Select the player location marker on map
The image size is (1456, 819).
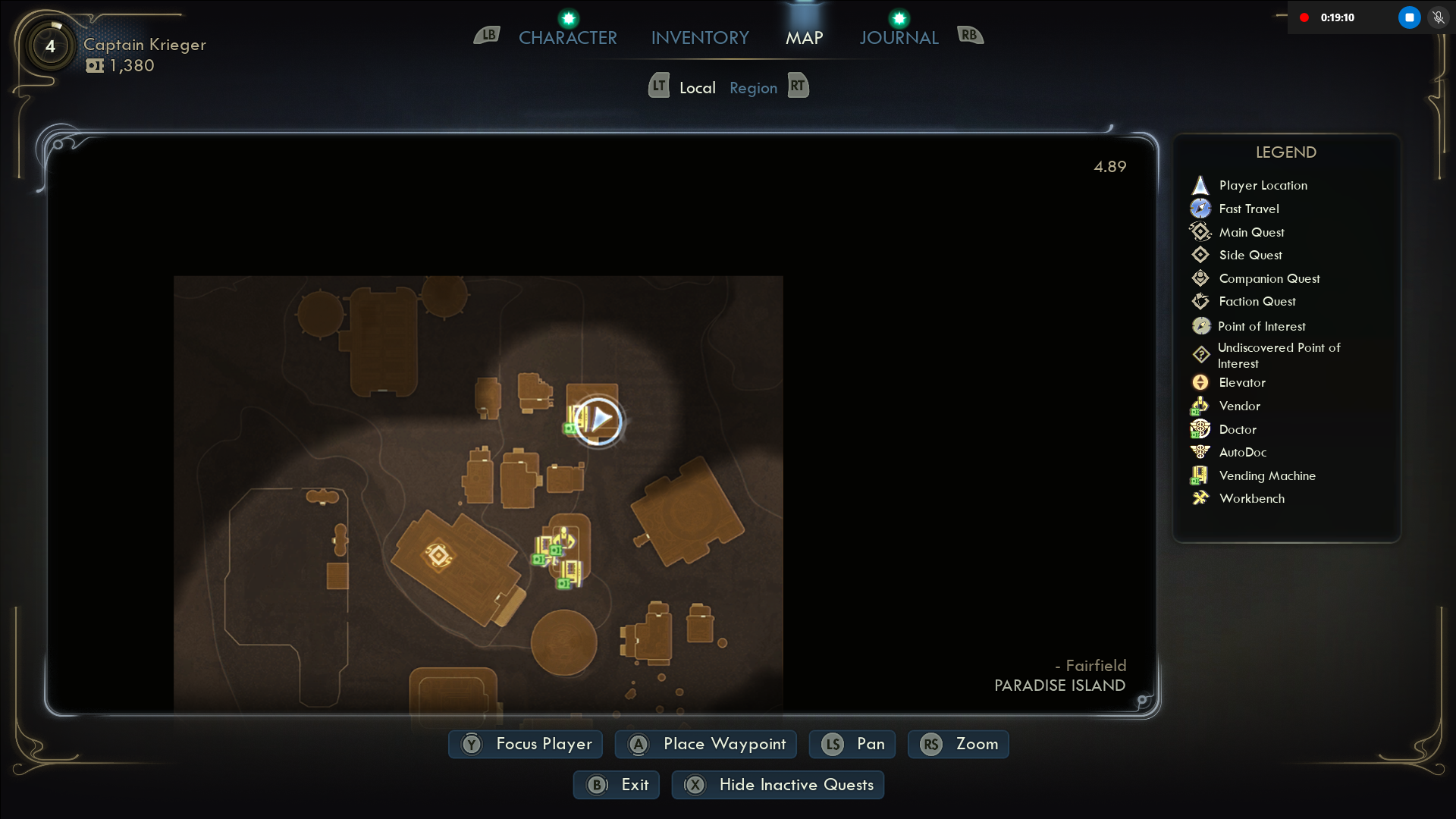[x=599, y=419]
